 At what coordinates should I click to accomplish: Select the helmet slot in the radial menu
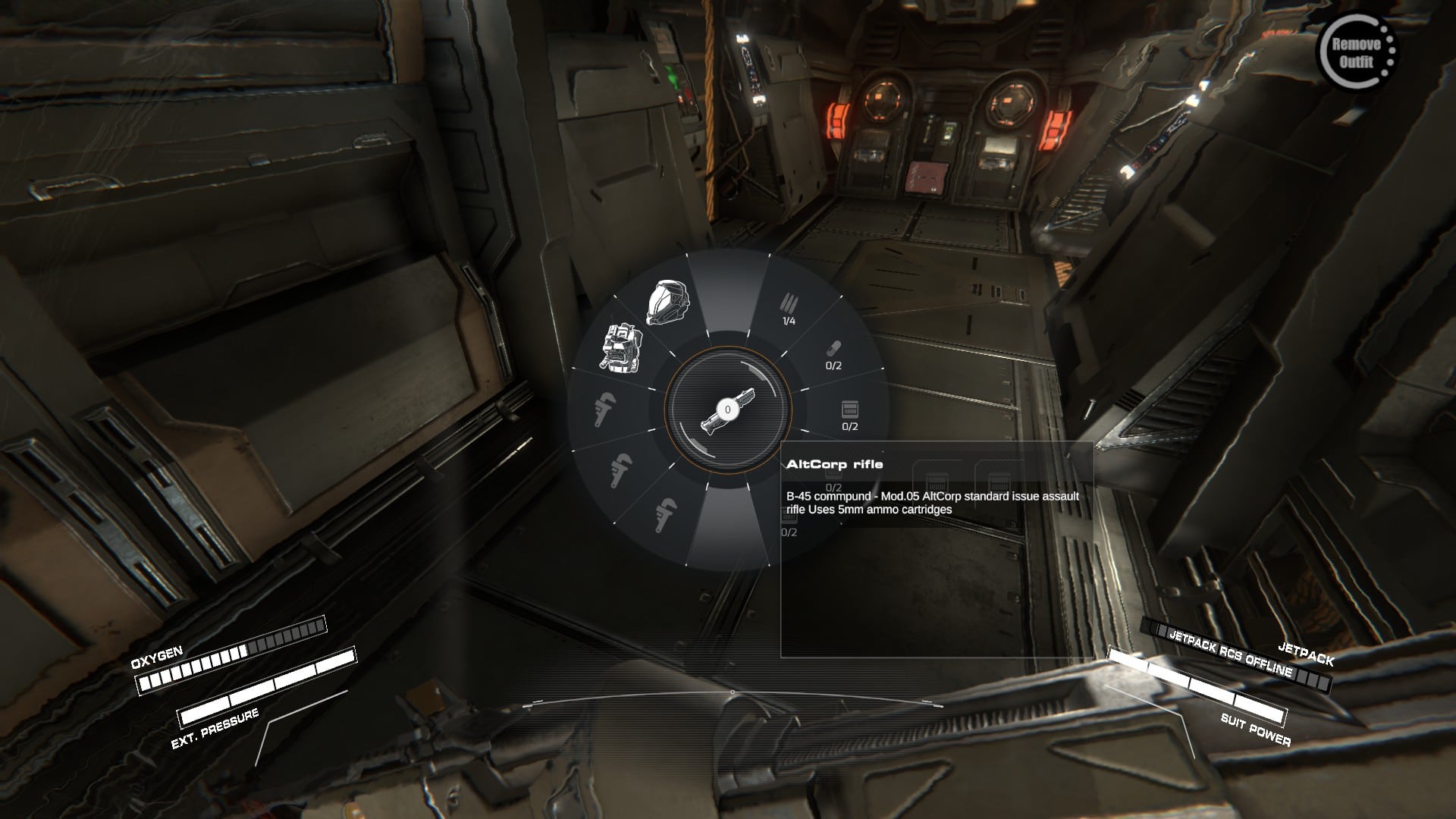tap(667, 303)
